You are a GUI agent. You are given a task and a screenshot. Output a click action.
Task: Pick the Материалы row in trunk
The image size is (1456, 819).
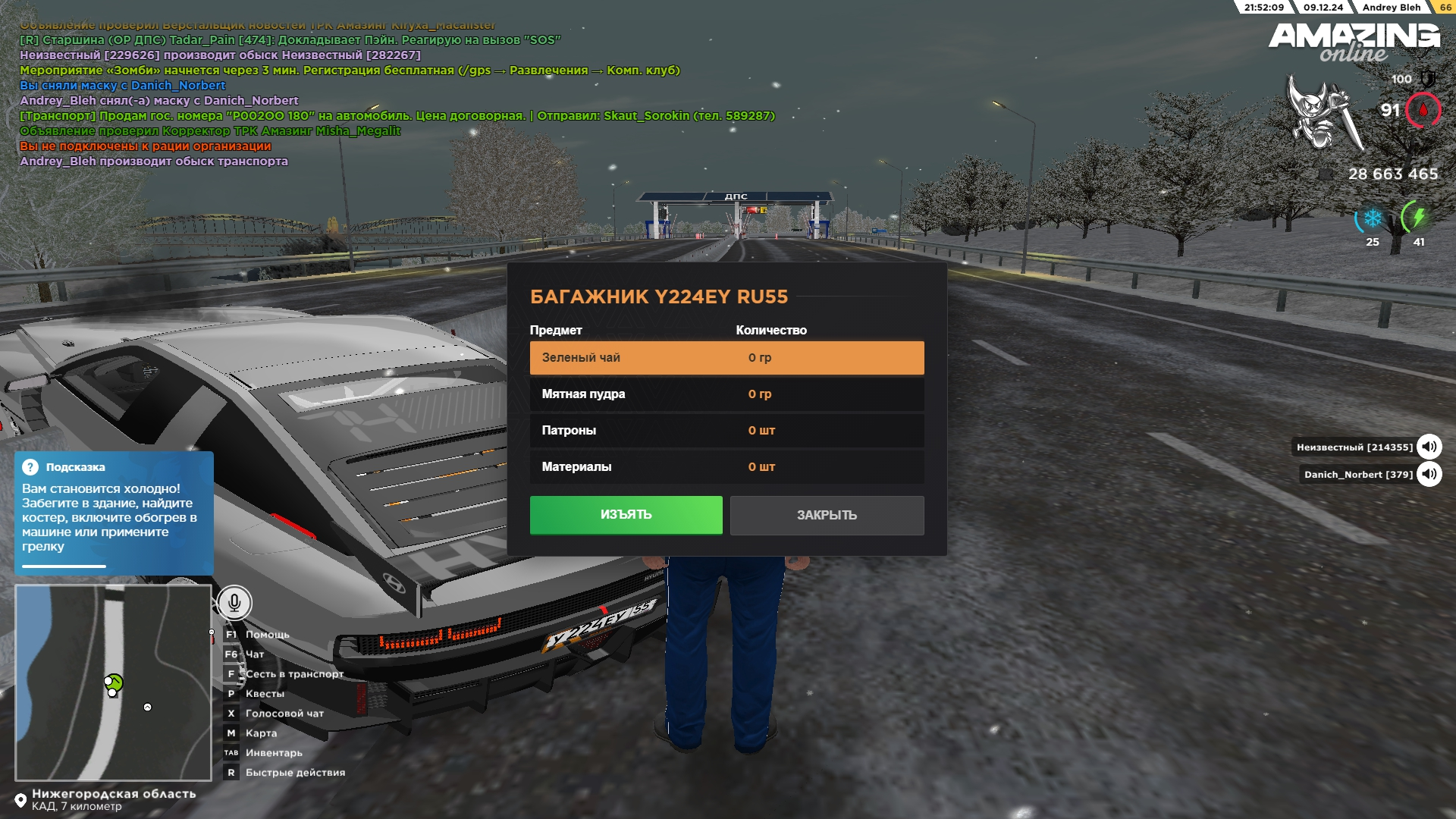click(x=726, y=467)
